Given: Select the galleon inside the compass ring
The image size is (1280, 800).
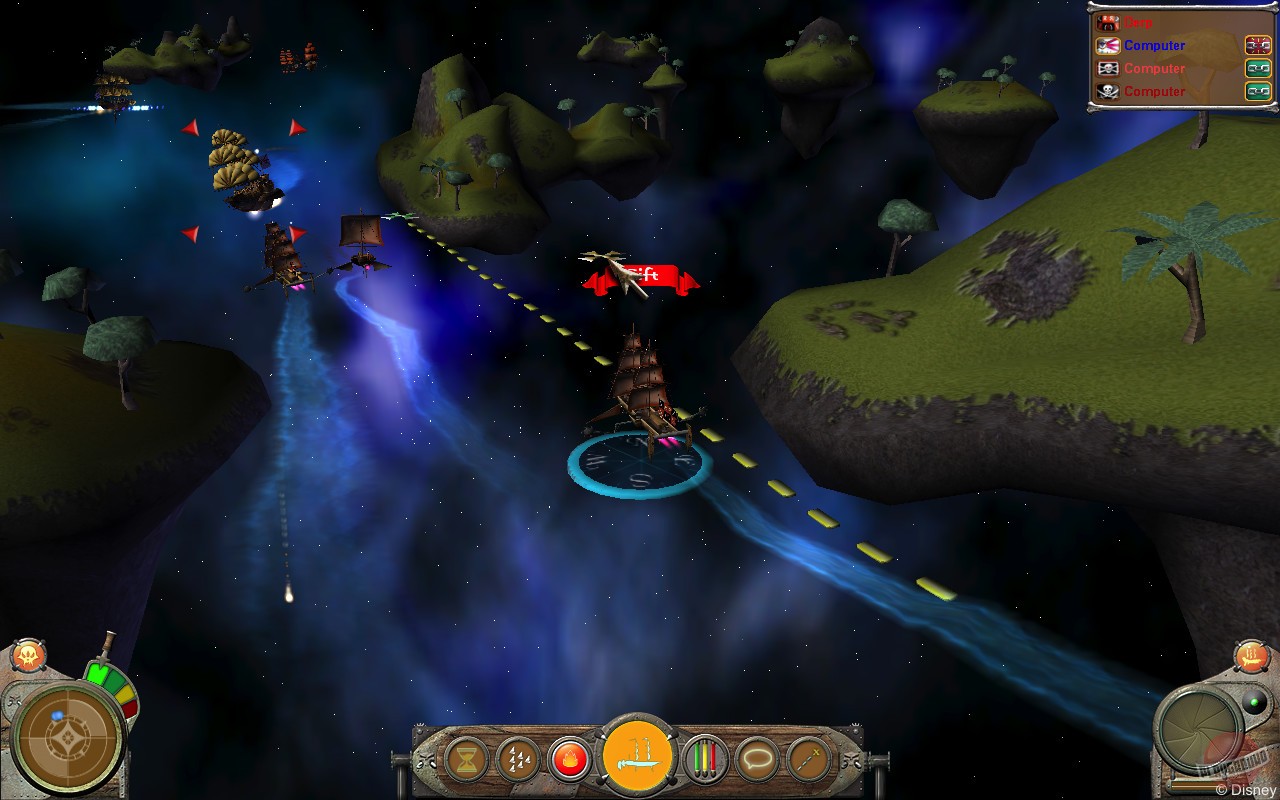Looking at the screenshot, I should (650, 400).
